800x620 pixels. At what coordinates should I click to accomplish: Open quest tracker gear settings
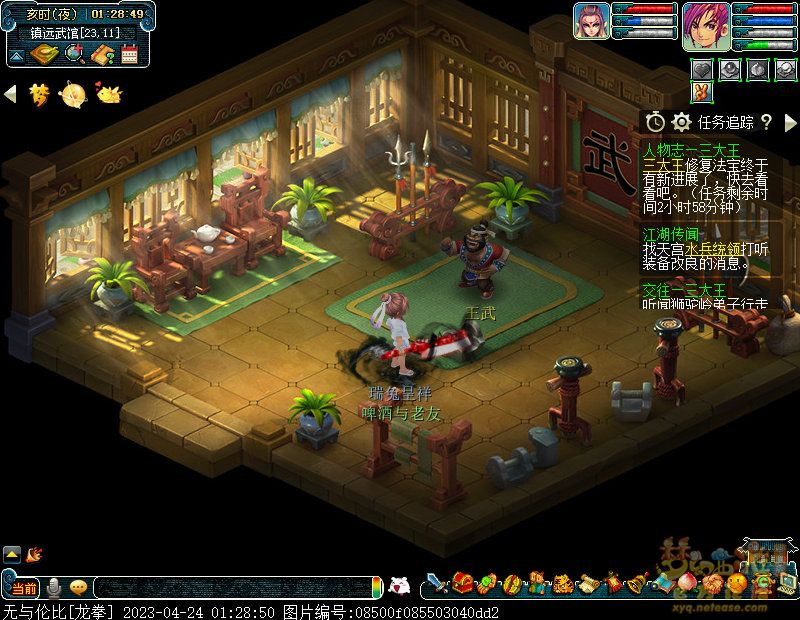[682, 122]
